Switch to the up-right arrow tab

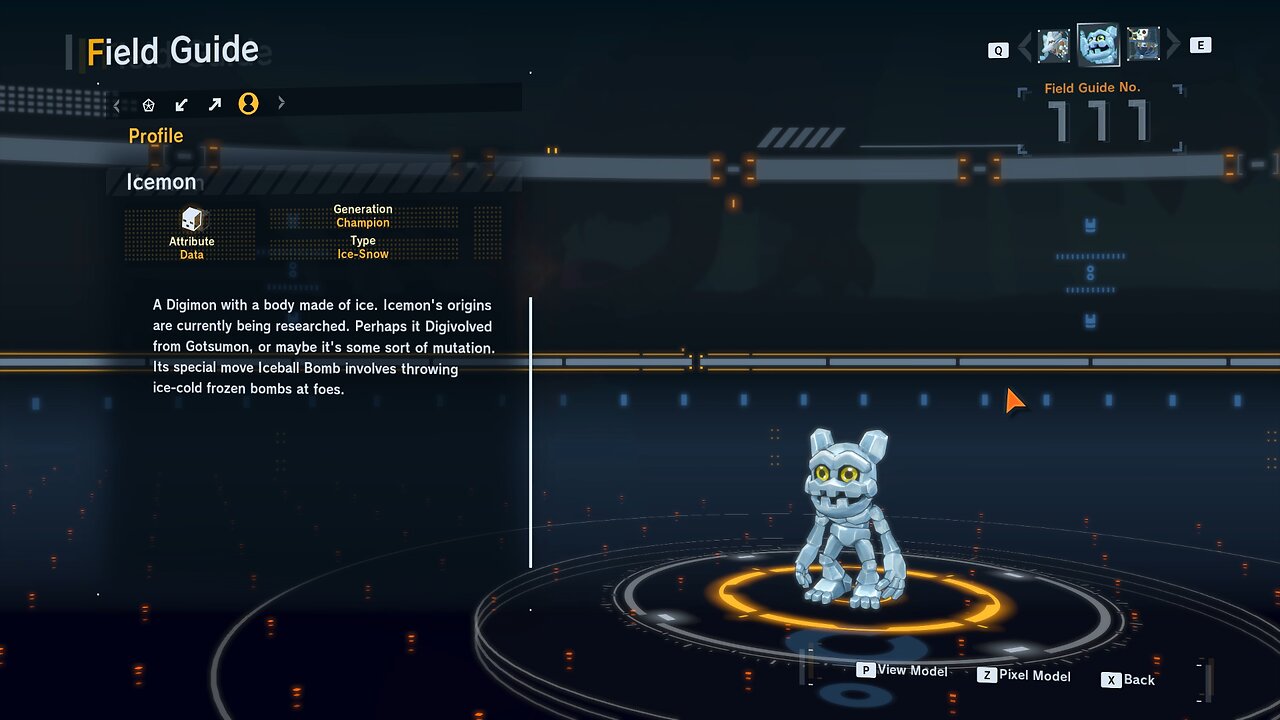coord(215,104)
